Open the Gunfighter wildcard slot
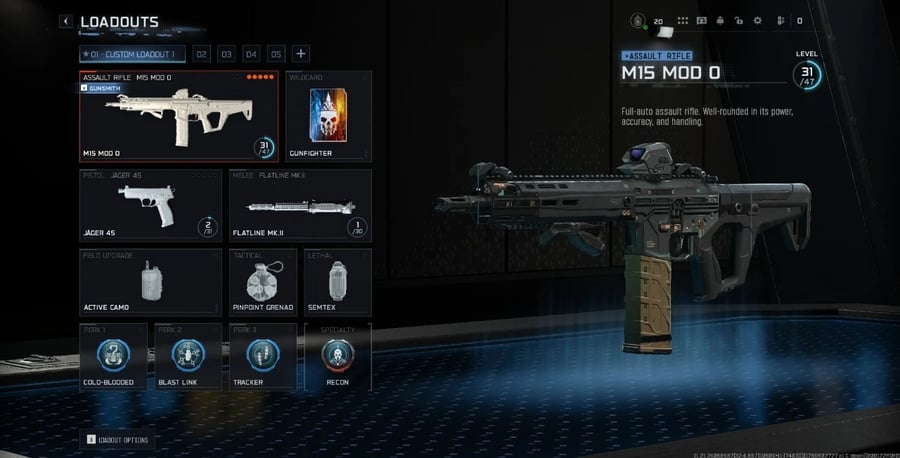Image resolution: width=900 pixels, height=458 pixels. point(328,116)
